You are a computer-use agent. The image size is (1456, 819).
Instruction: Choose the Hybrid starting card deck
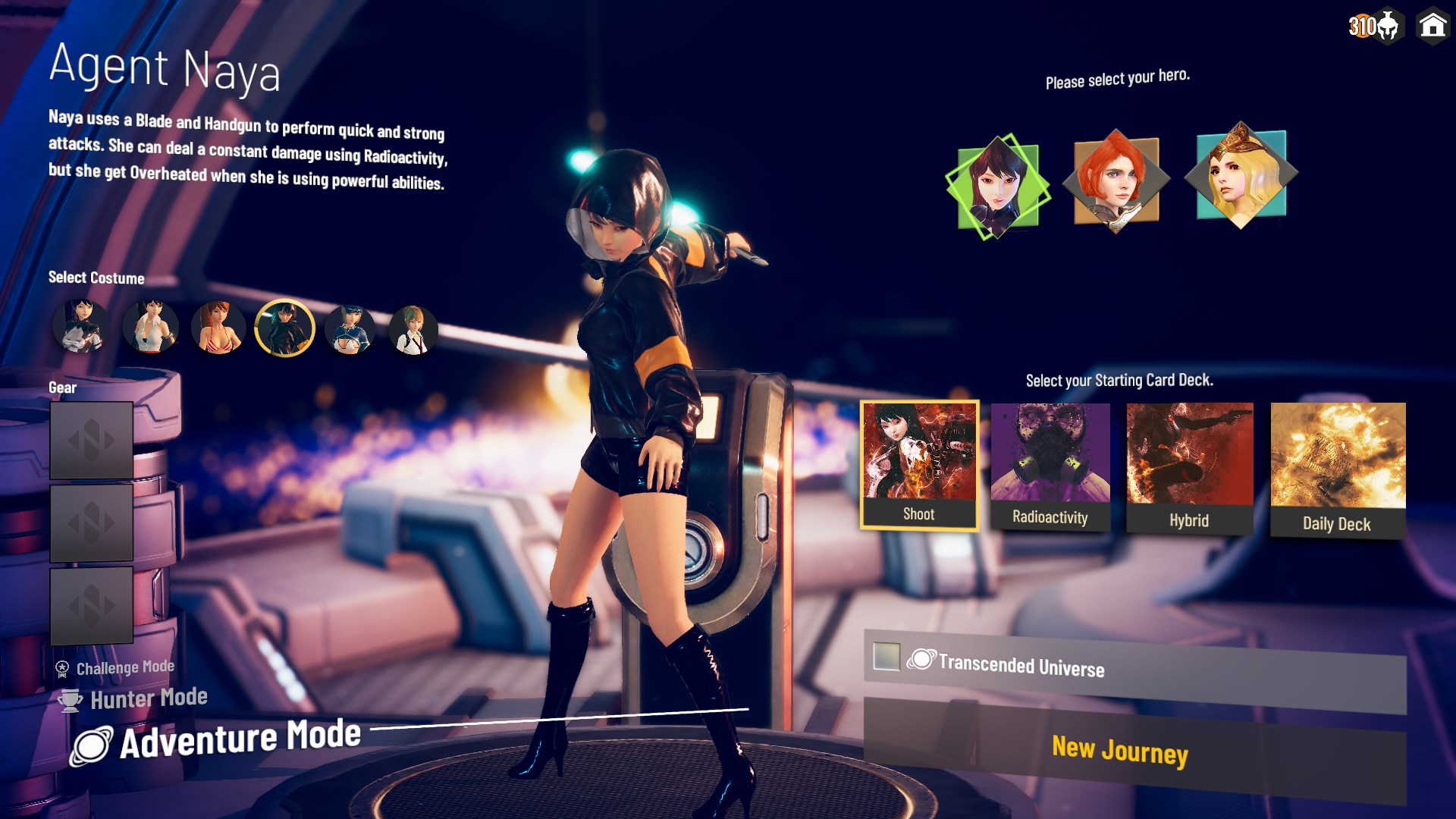[1189, 463]
